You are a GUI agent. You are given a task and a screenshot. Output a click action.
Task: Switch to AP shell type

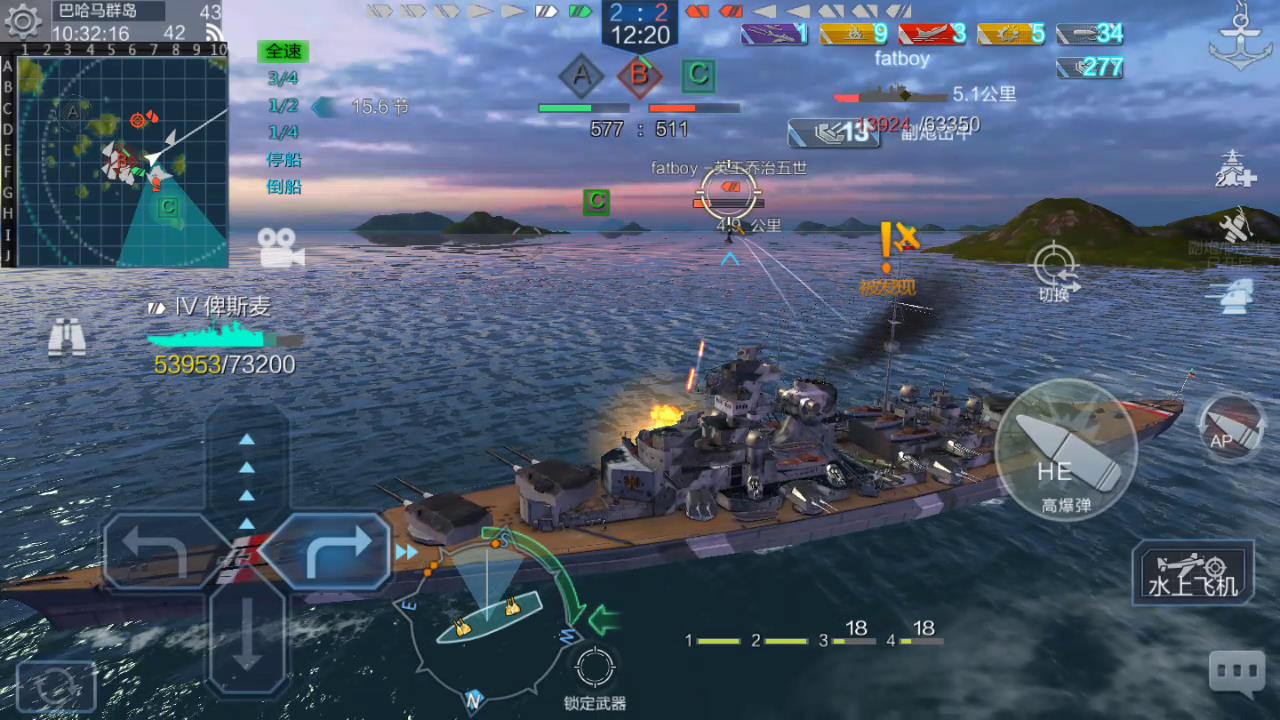pyautogui.click(x=1231, y=428)
